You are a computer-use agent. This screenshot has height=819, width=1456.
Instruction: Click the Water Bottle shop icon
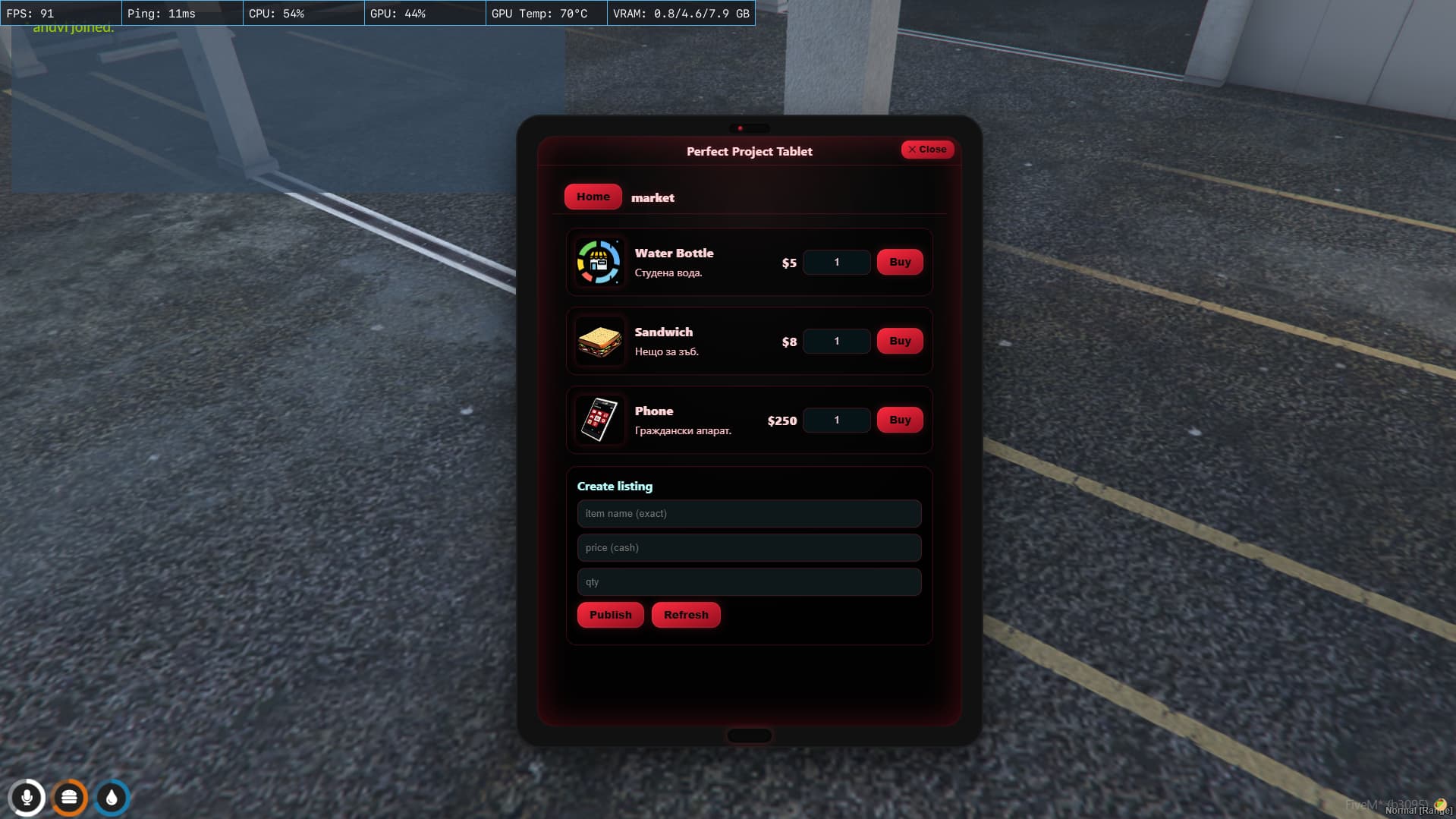(x=599, y=262)
